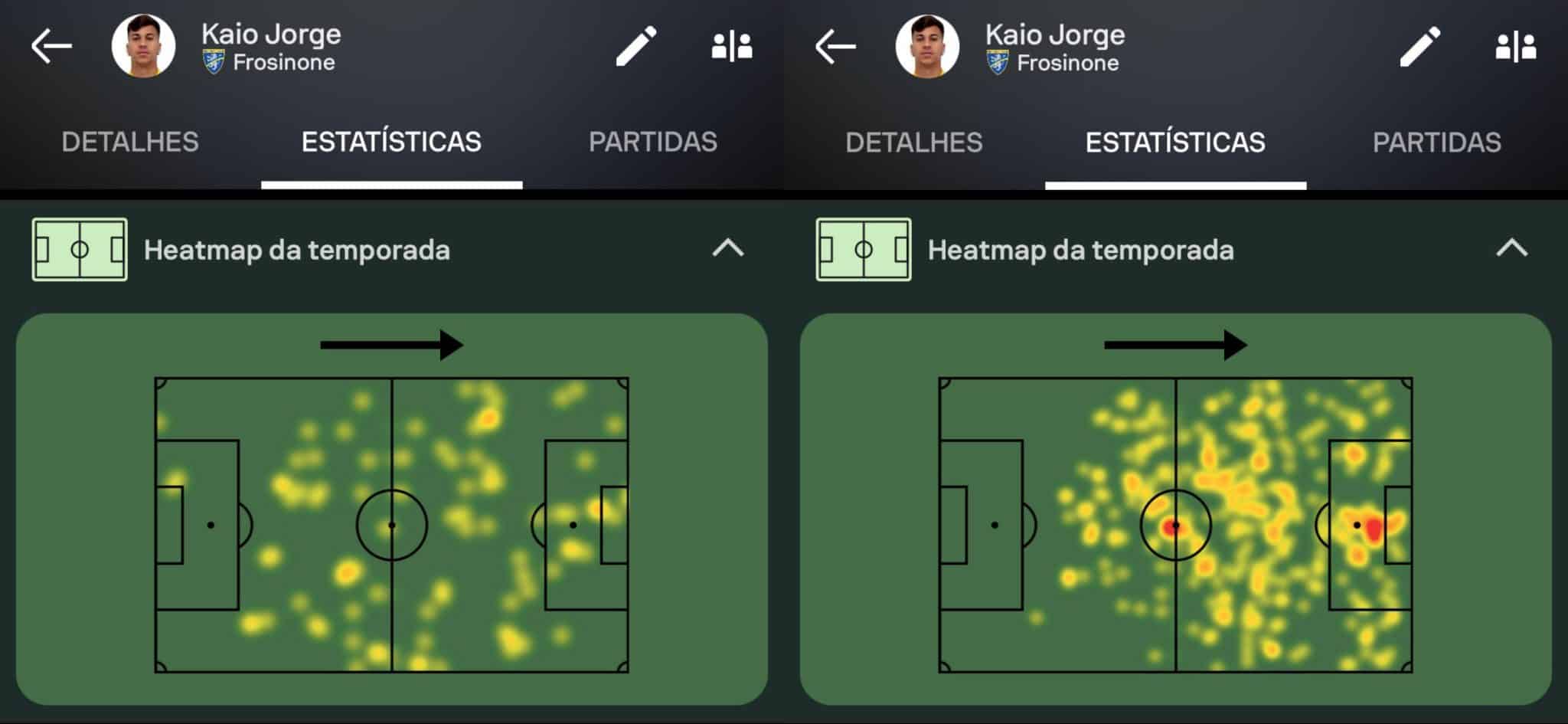Open the compare players icon on the right

[x=1516, y=46]
